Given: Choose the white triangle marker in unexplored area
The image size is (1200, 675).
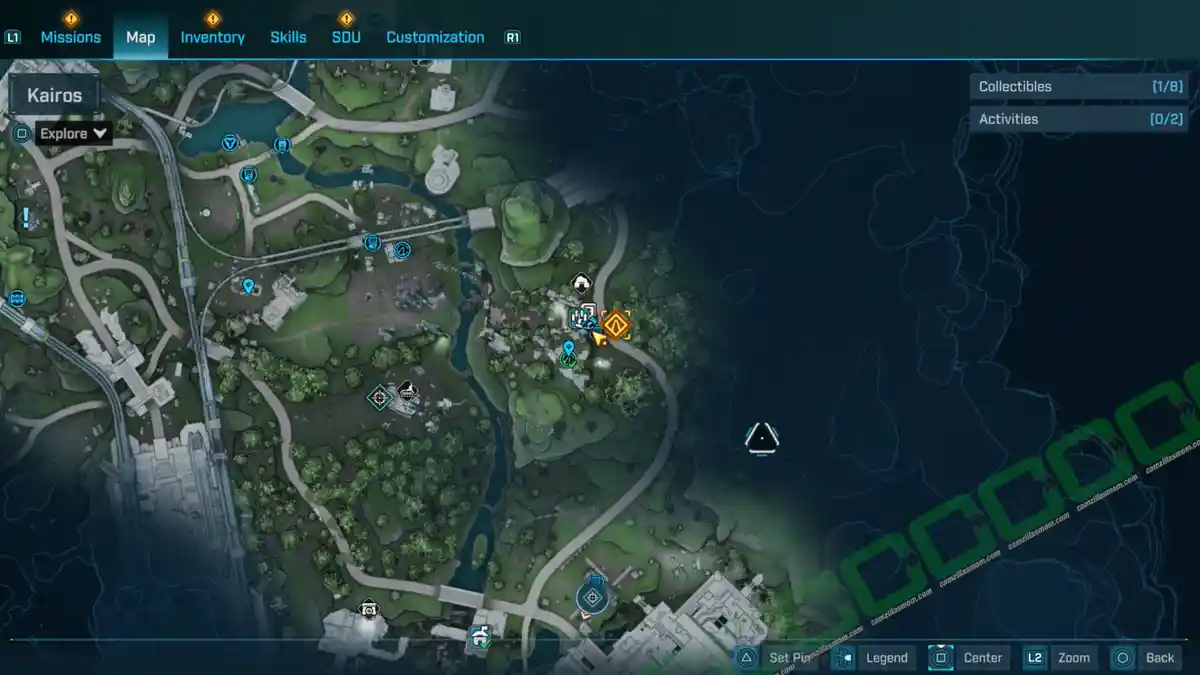Looking at the screenshot, I should (762, 437).
